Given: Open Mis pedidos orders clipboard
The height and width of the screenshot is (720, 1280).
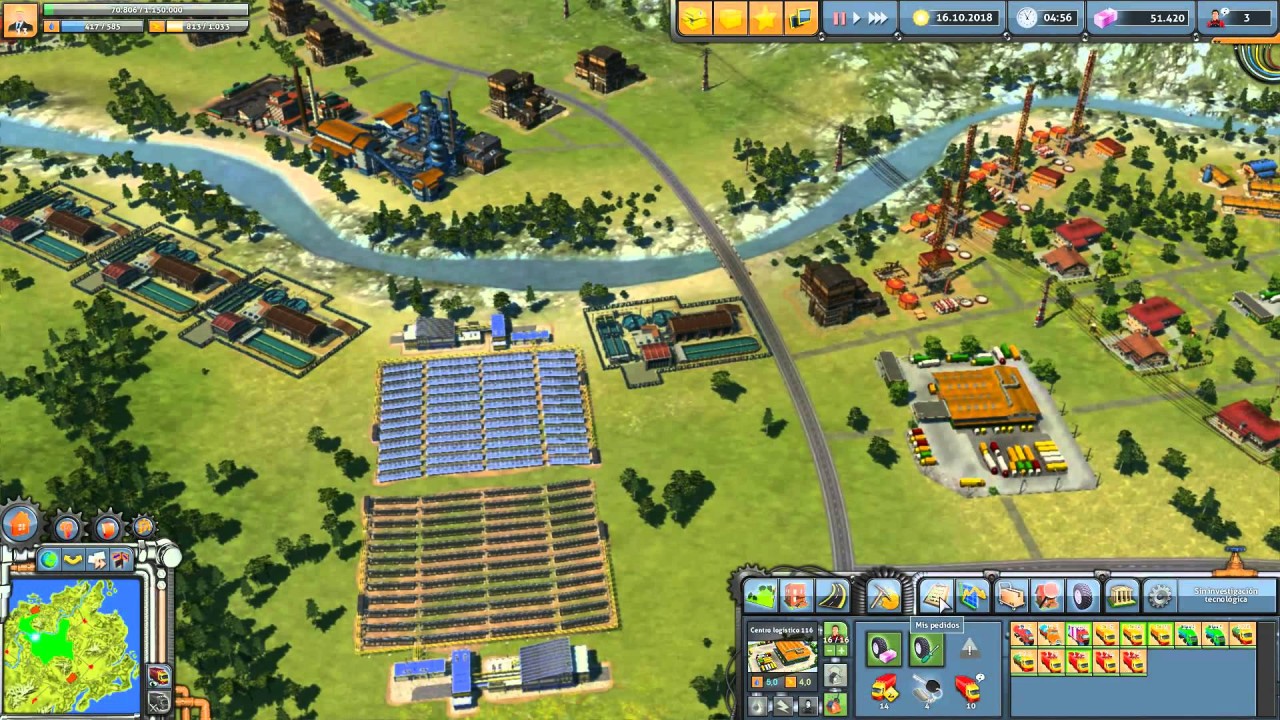Looking at the screenshot, I should 936,597.
